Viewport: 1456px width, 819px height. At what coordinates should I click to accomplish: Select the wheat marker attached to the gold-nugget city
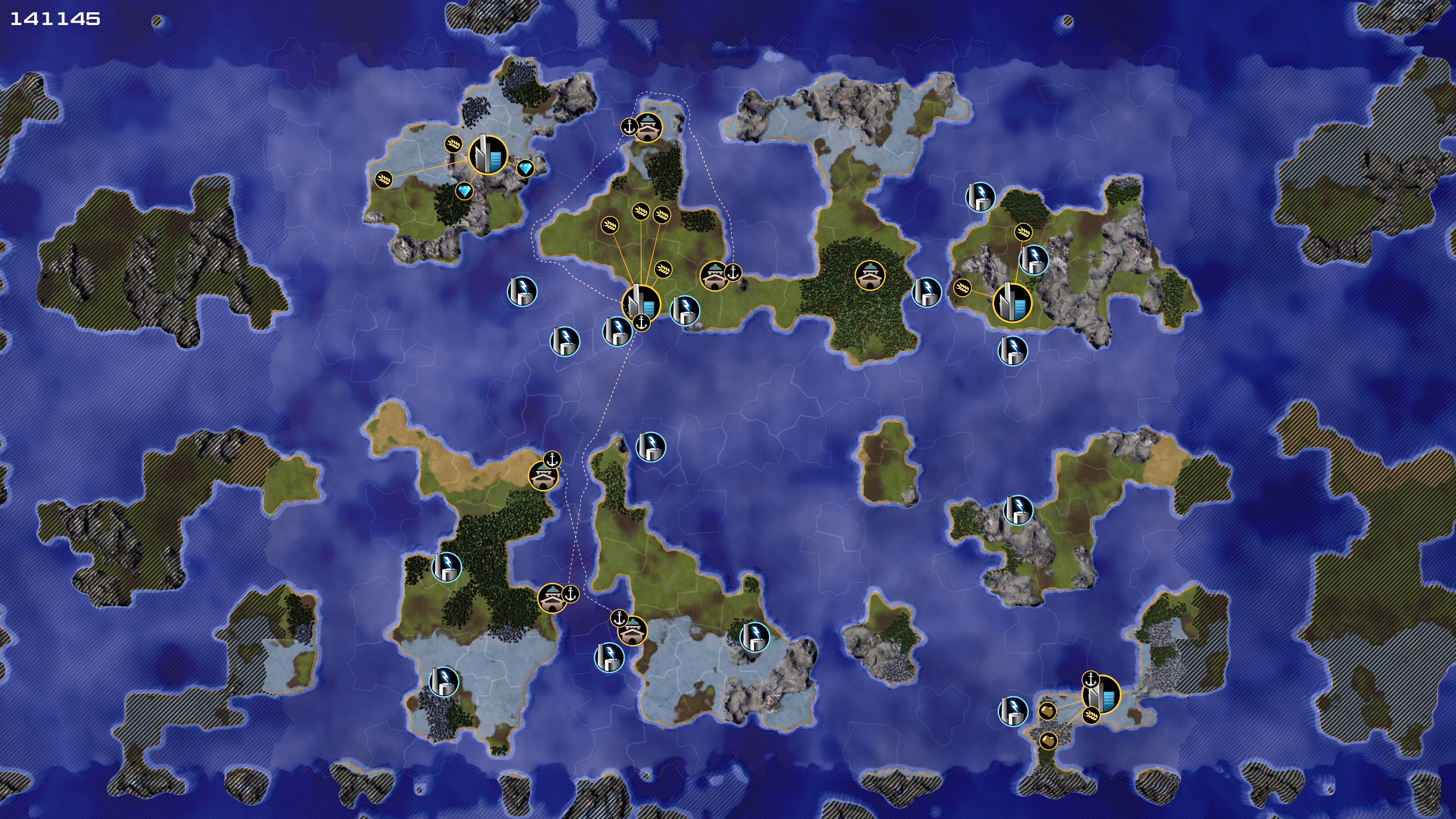(x=1091, y=715)
